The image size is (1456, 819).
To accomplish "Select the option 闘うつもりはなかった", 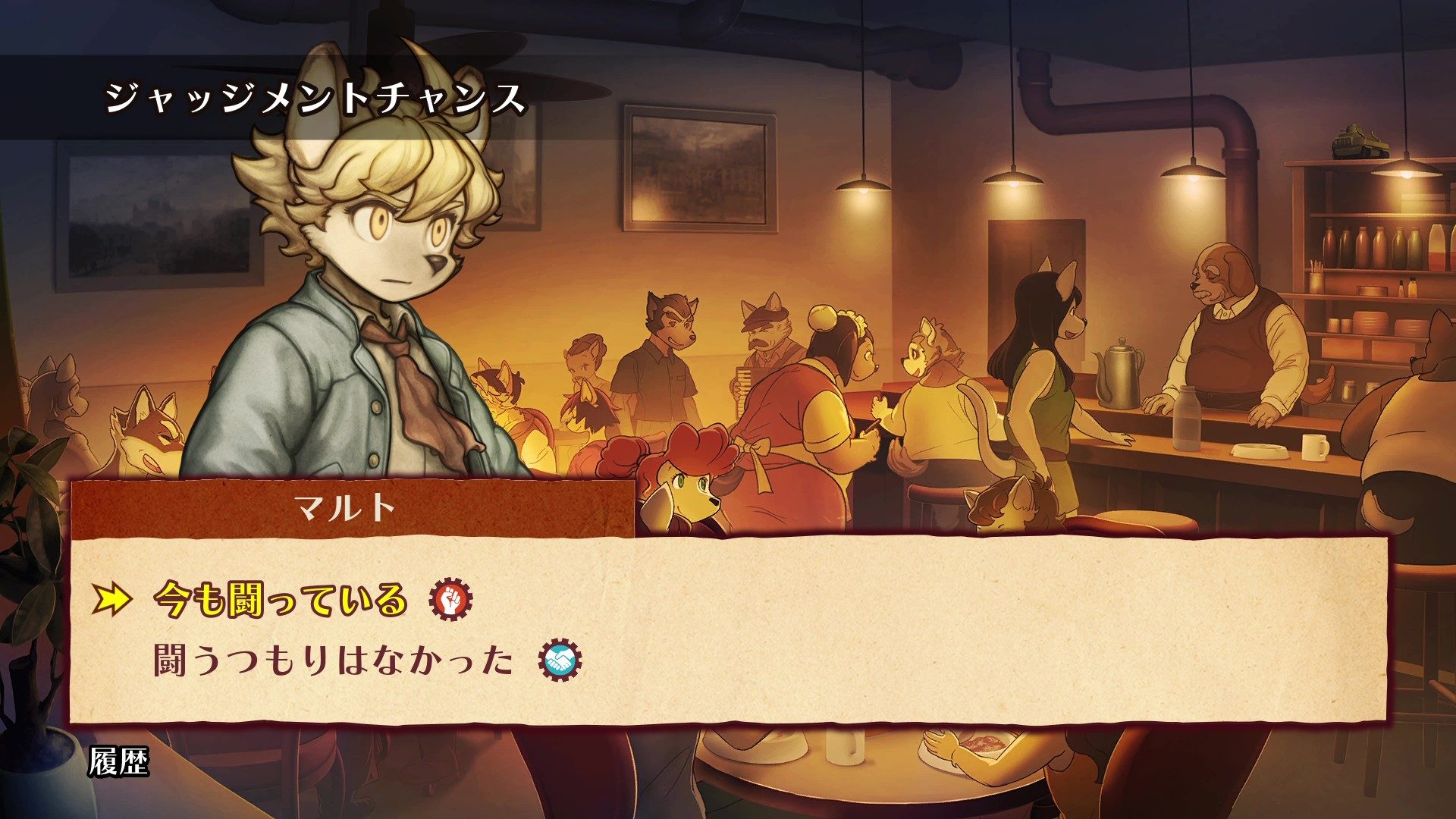I will (334, 661).
